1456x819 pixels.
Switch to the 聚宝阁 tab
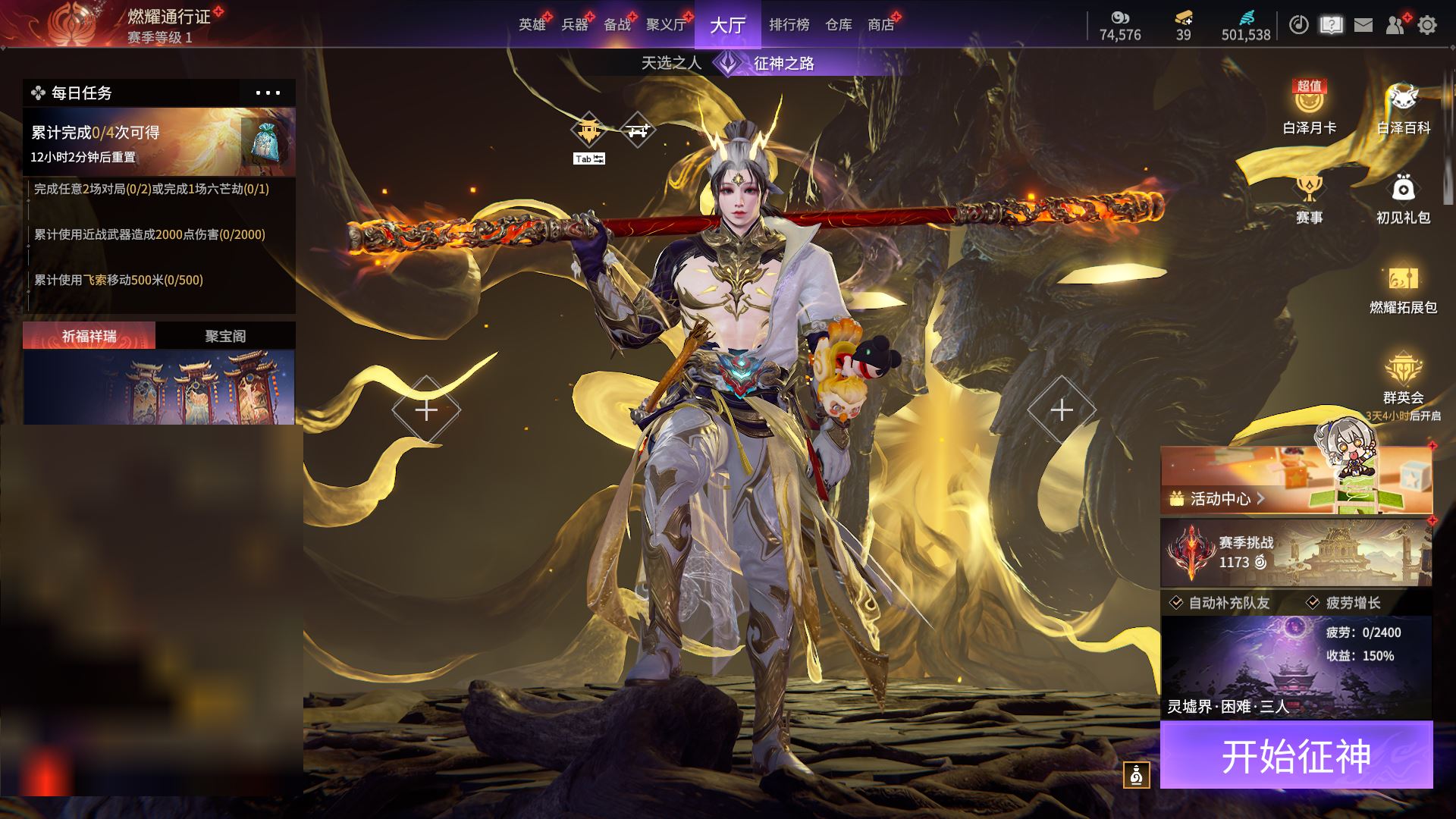point(225,336)
